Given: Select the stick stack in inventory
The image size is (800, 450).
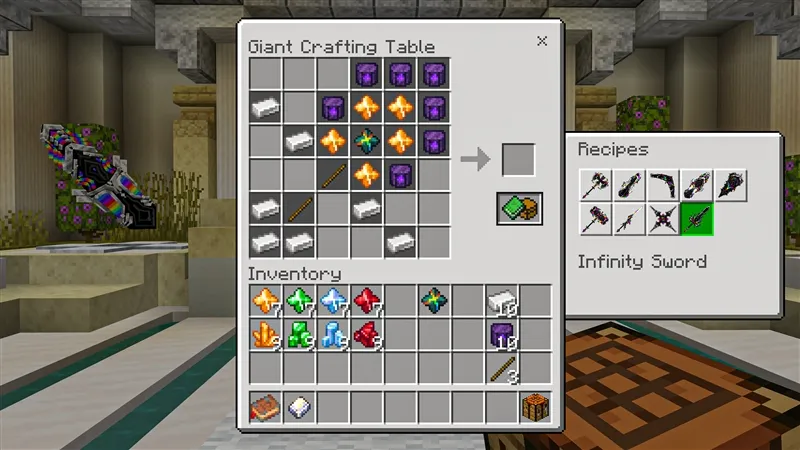Looking at the screenshot, I should click(x=502, y=369).
